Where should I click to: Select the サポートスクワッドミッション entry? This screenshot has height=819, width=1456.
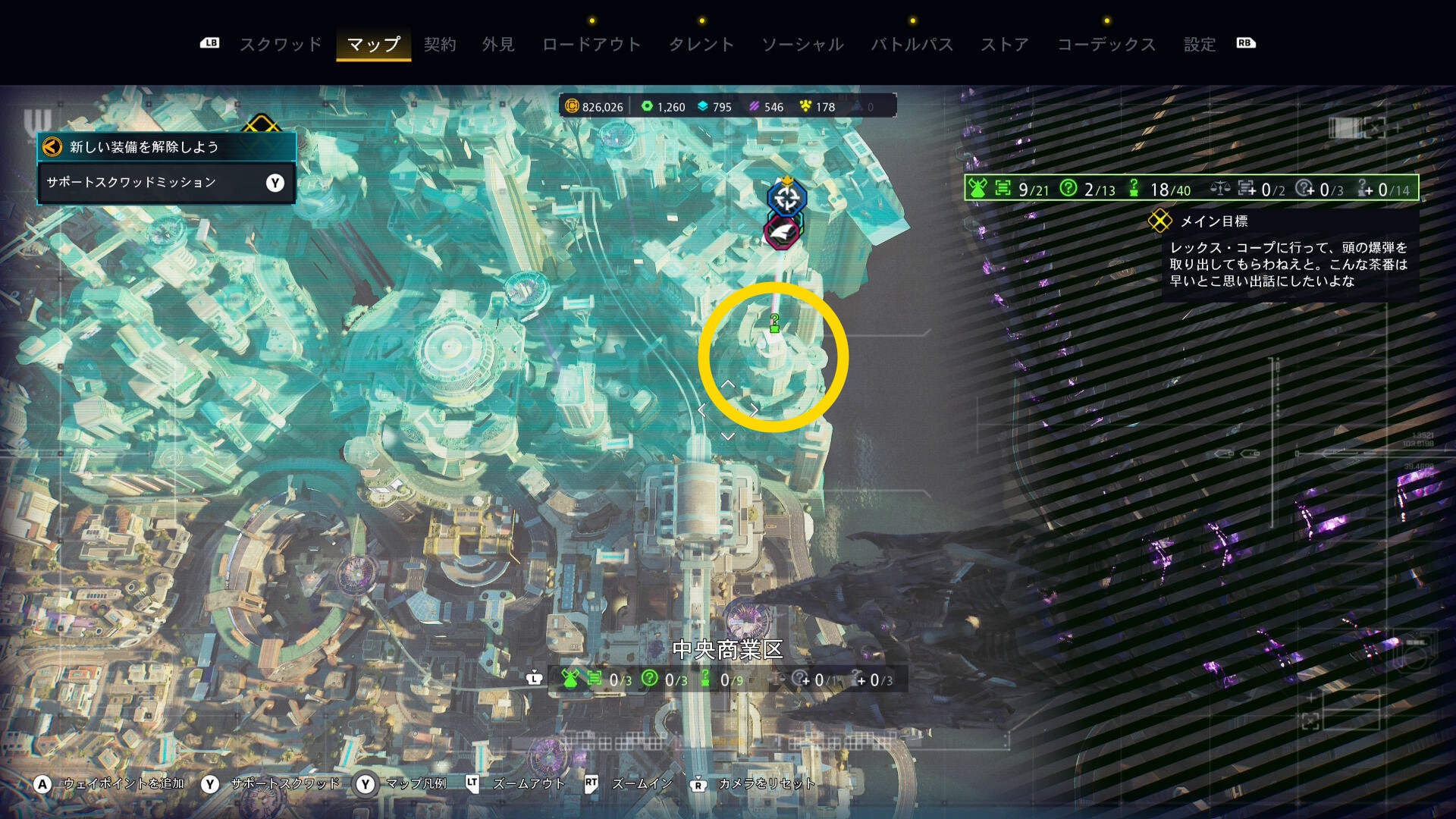click(166, 183)
